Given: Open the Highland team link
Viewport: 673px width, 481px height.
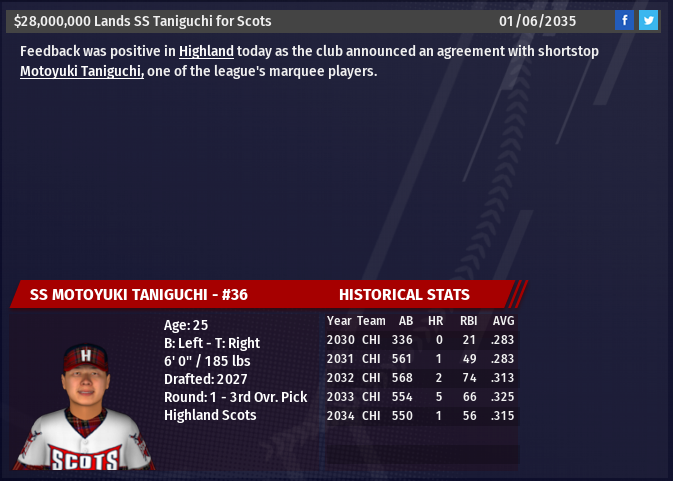Looking at the screenshot, I should coord(206,51).
